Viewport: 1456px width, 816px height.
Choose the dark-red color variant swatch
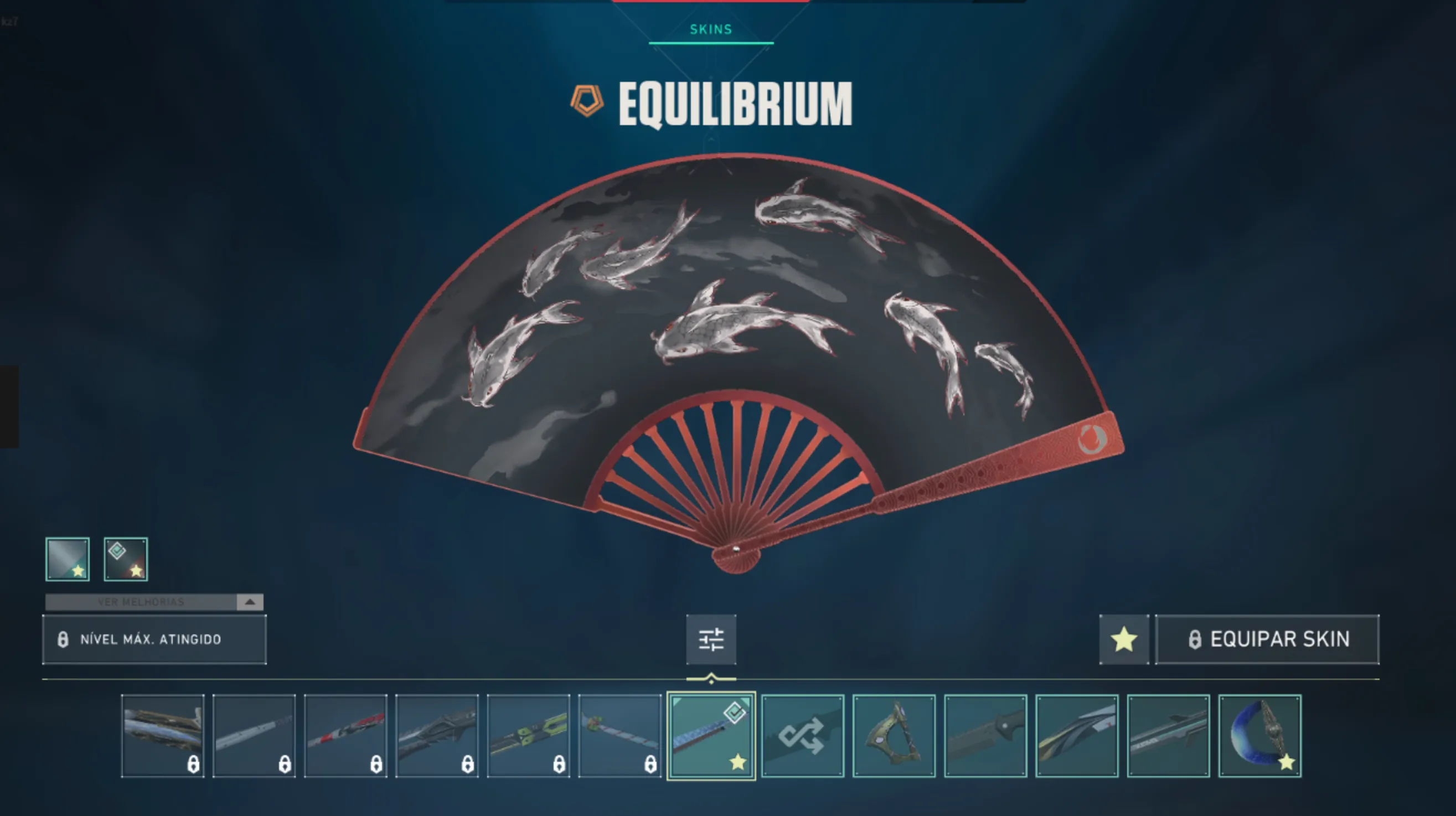point(126,559)
